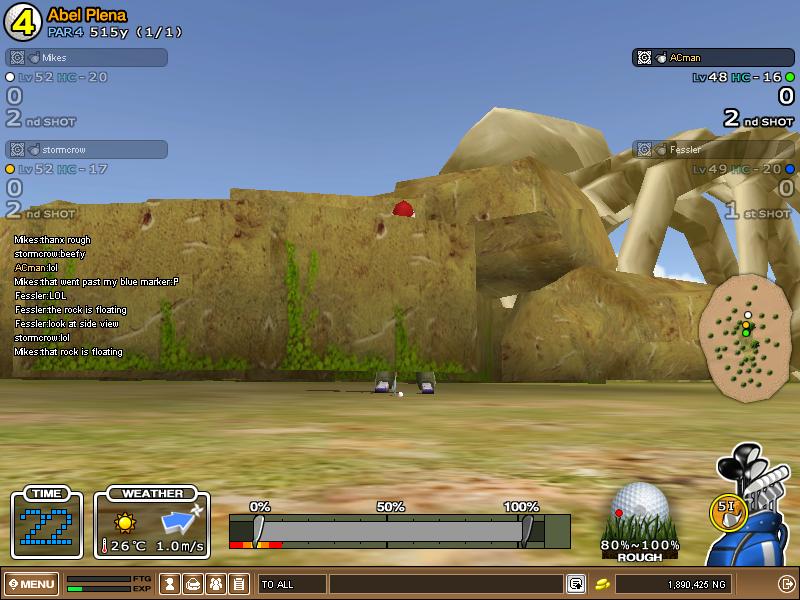Toggle the chat window icon beside the input

[576, 584]
